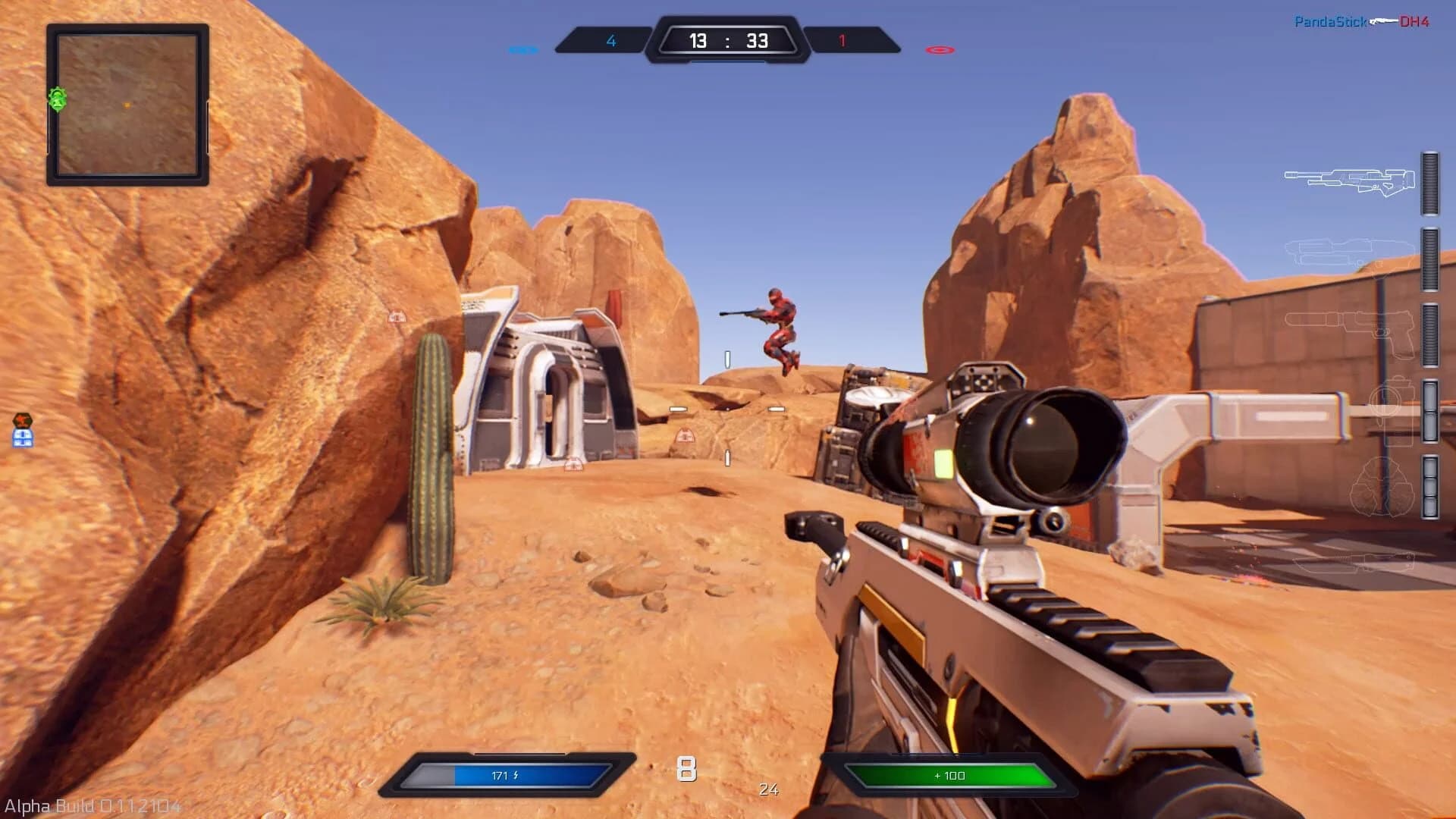Viewport: 1456px width, 819px height.
Task: Expand the minimap in the corner
Action: point(127,104)
